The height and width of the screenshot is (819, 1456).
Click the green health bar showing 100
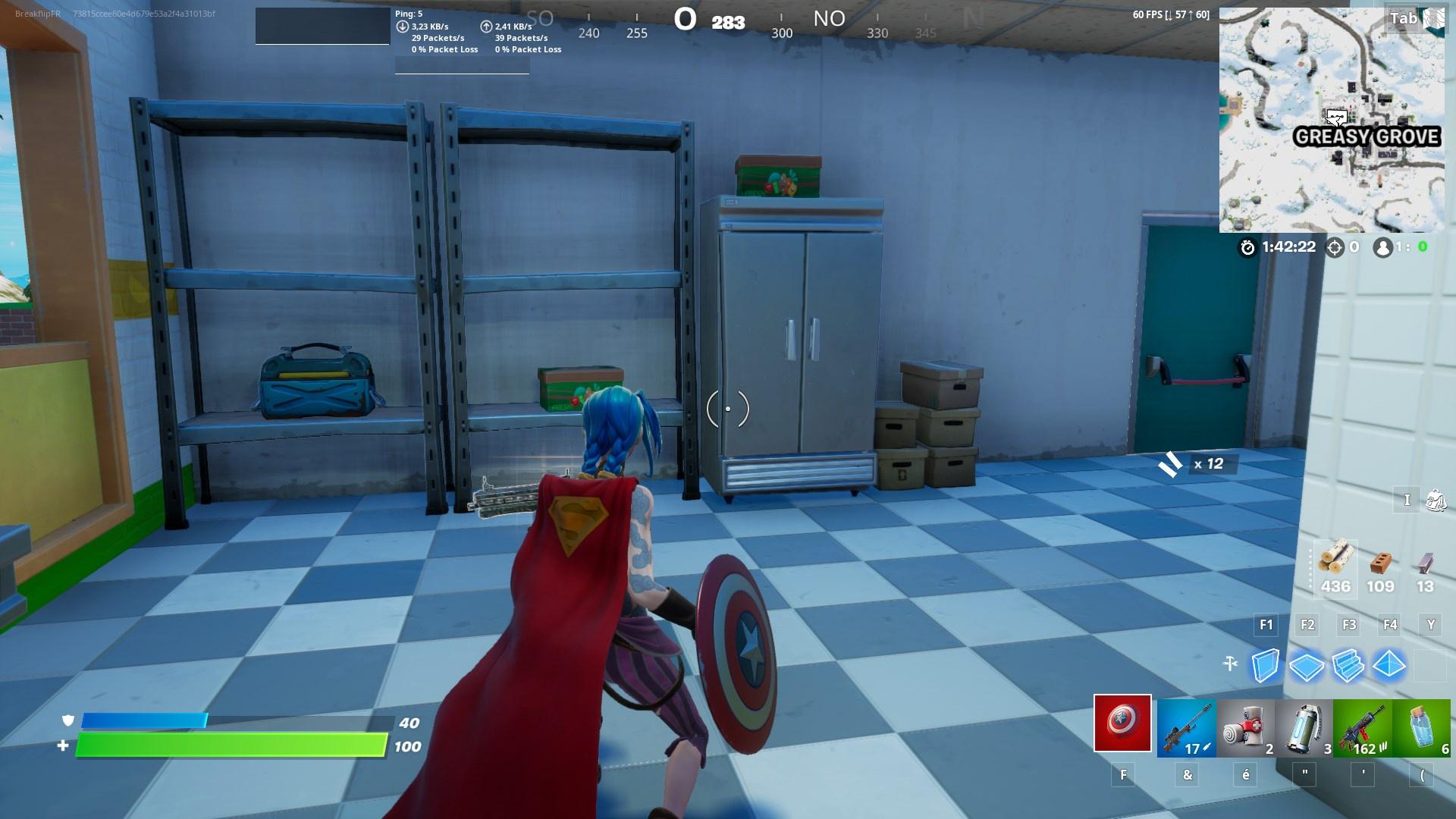227,746
